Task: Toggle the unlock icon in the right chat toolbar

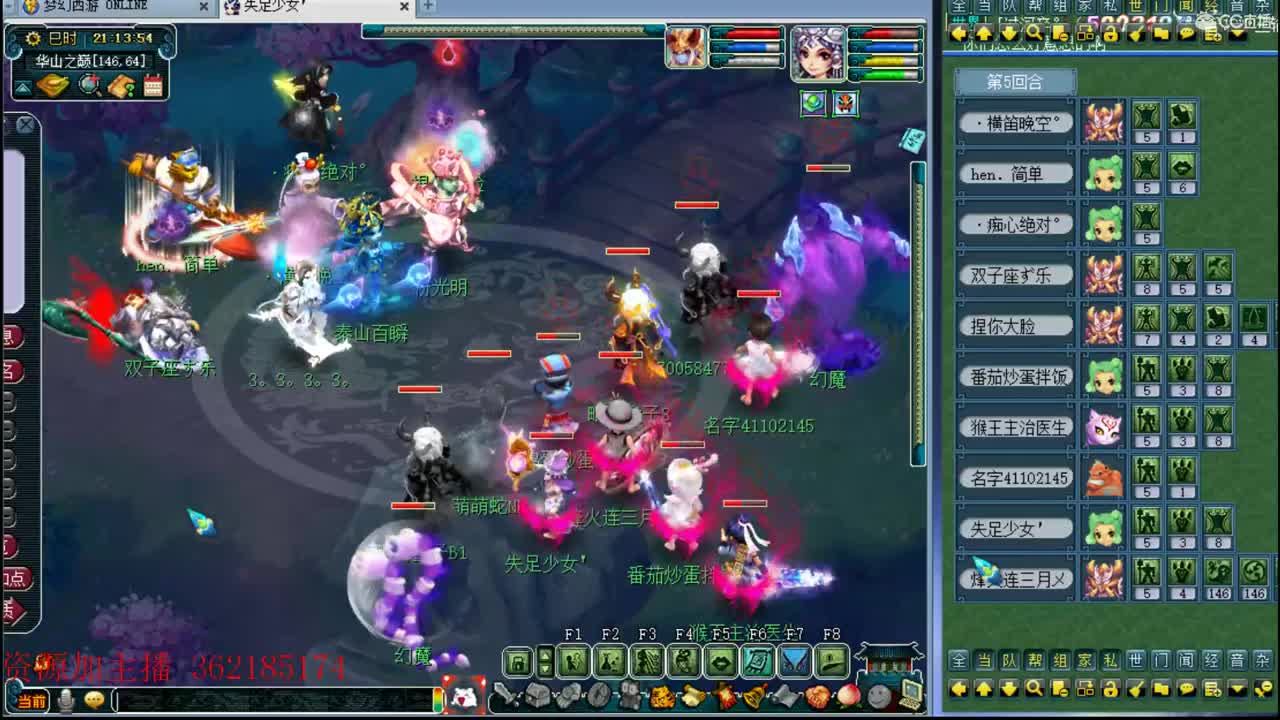Action: coord(1110,689)
